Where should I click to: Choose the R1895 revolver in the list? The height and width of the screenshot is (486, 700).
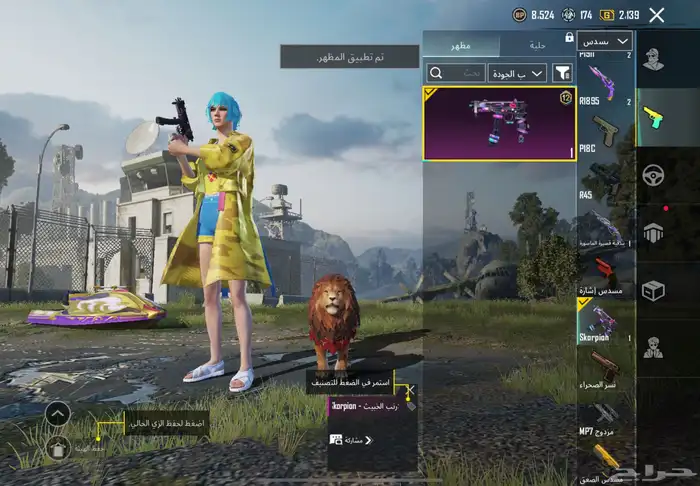605,83
